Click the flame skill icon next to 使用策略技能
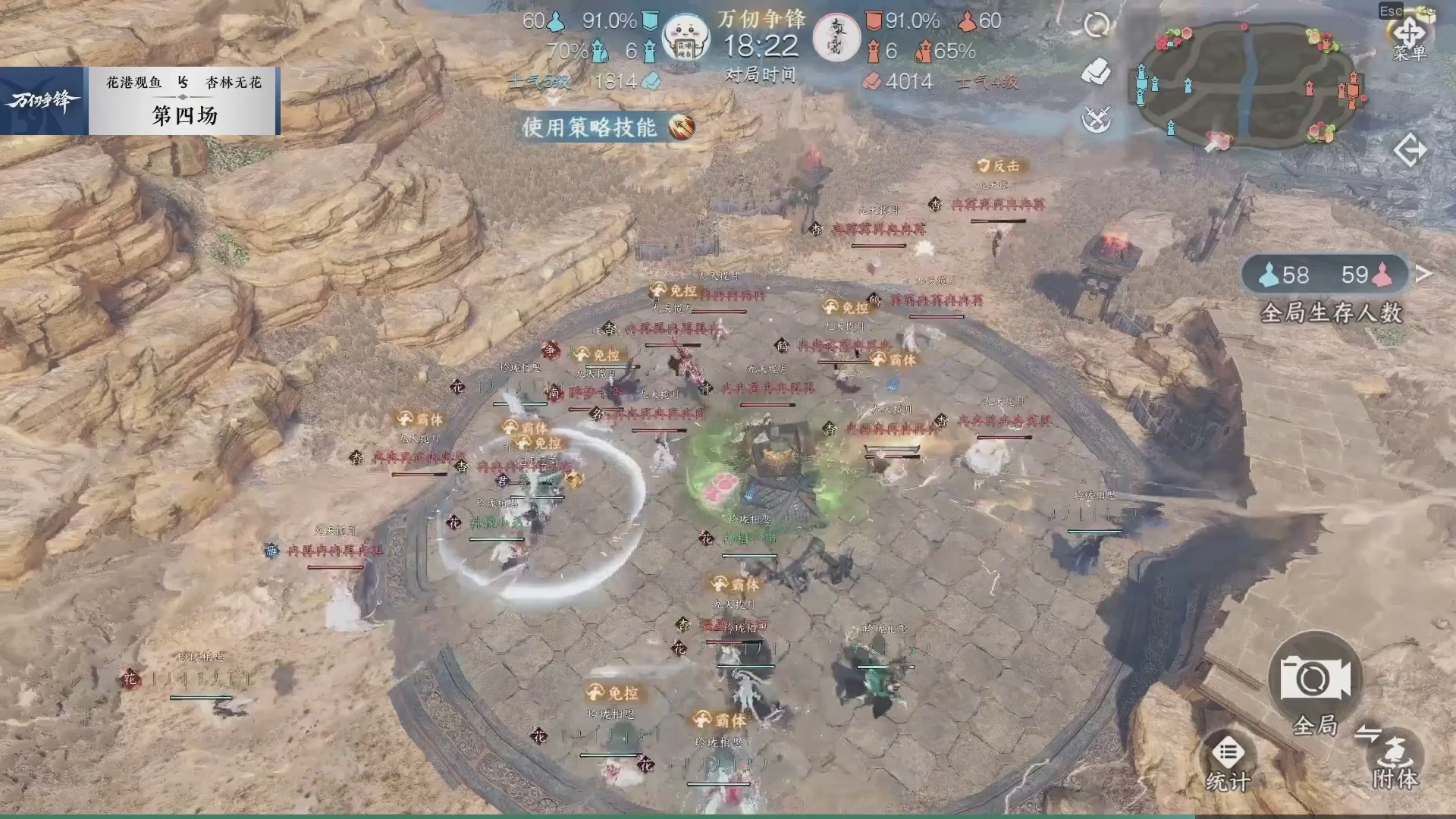 (682, 127)
